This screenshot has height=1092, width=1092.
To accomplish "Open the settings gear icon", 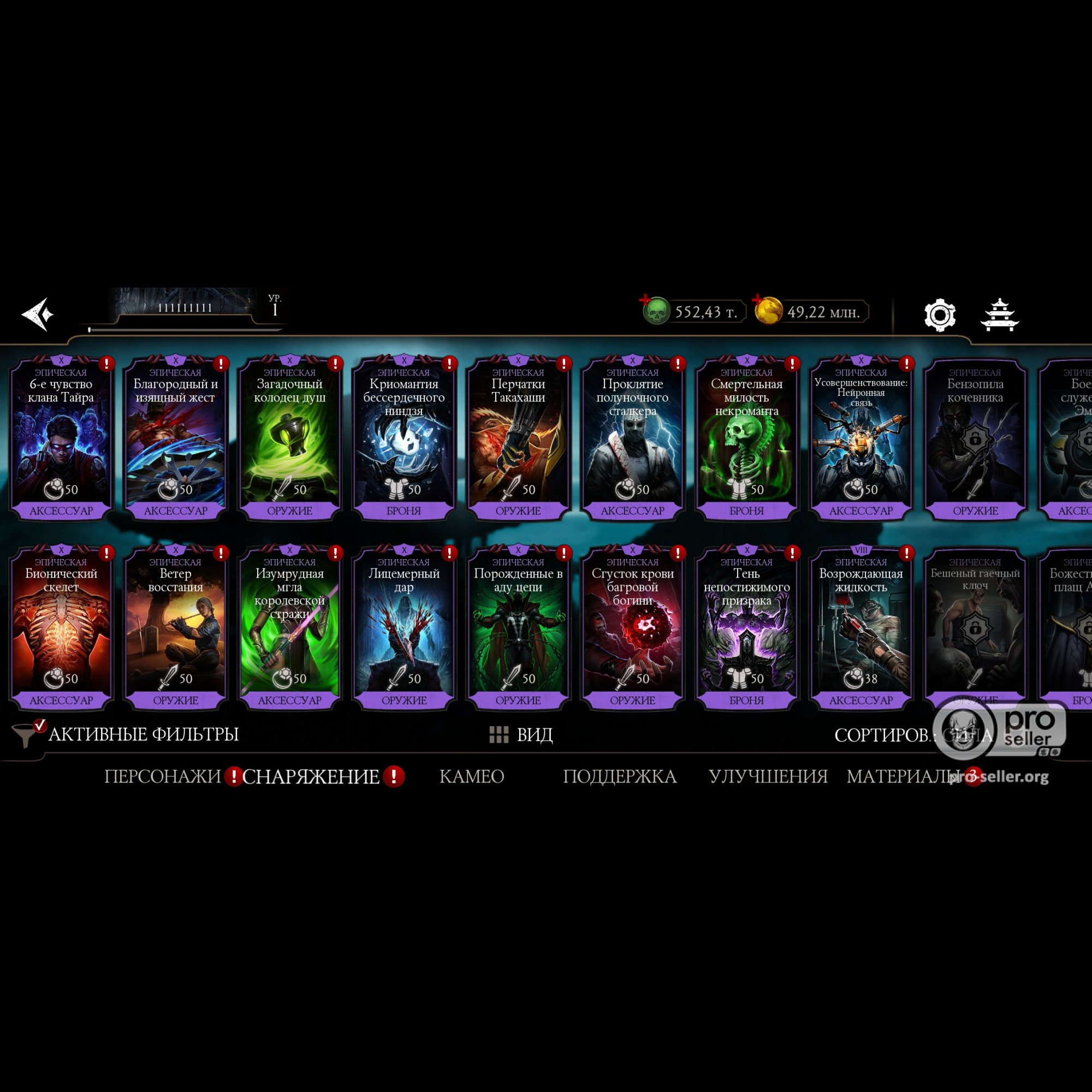I will [x=939, y=315].
